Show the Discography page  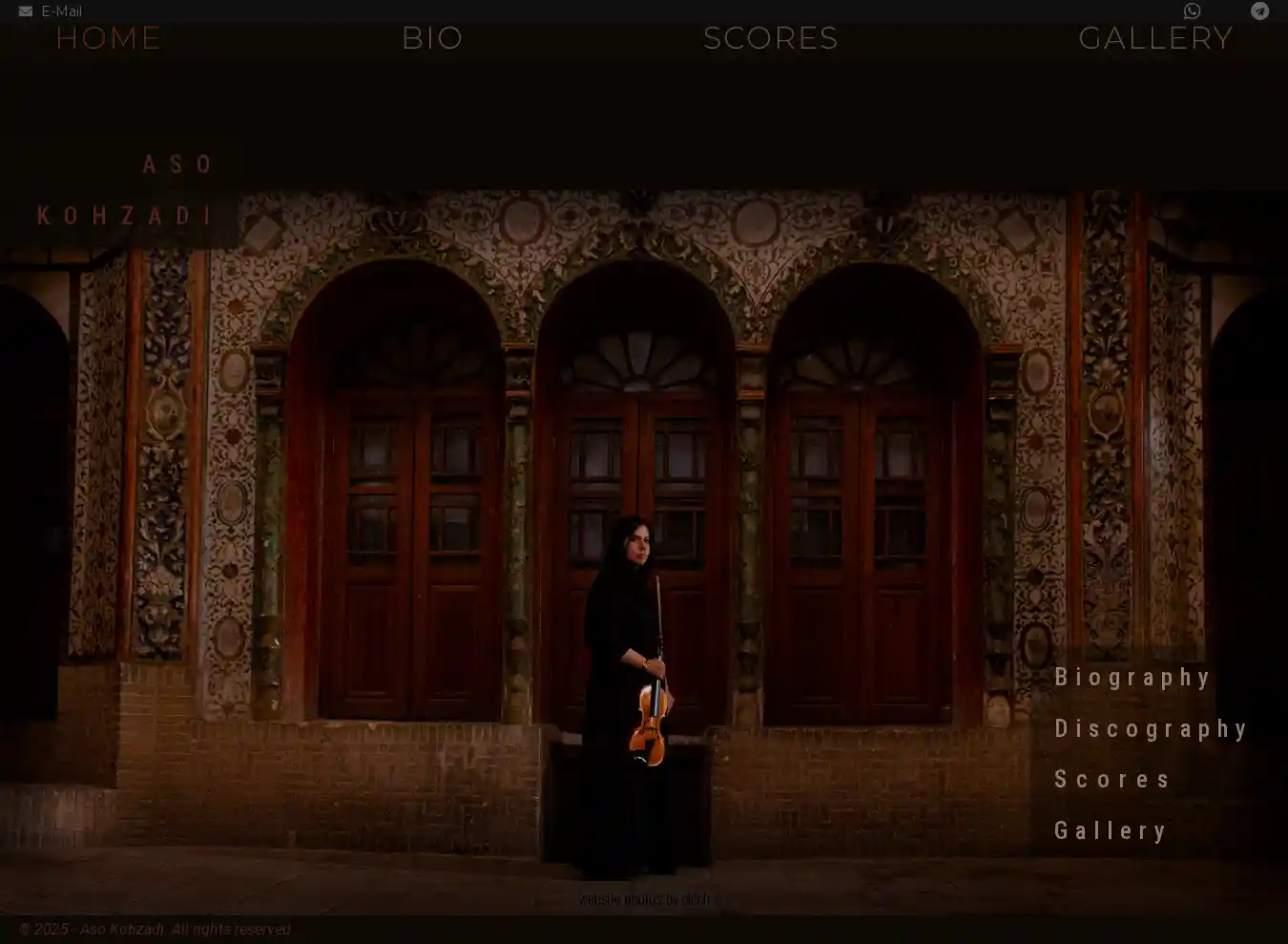pos(1151,729)
